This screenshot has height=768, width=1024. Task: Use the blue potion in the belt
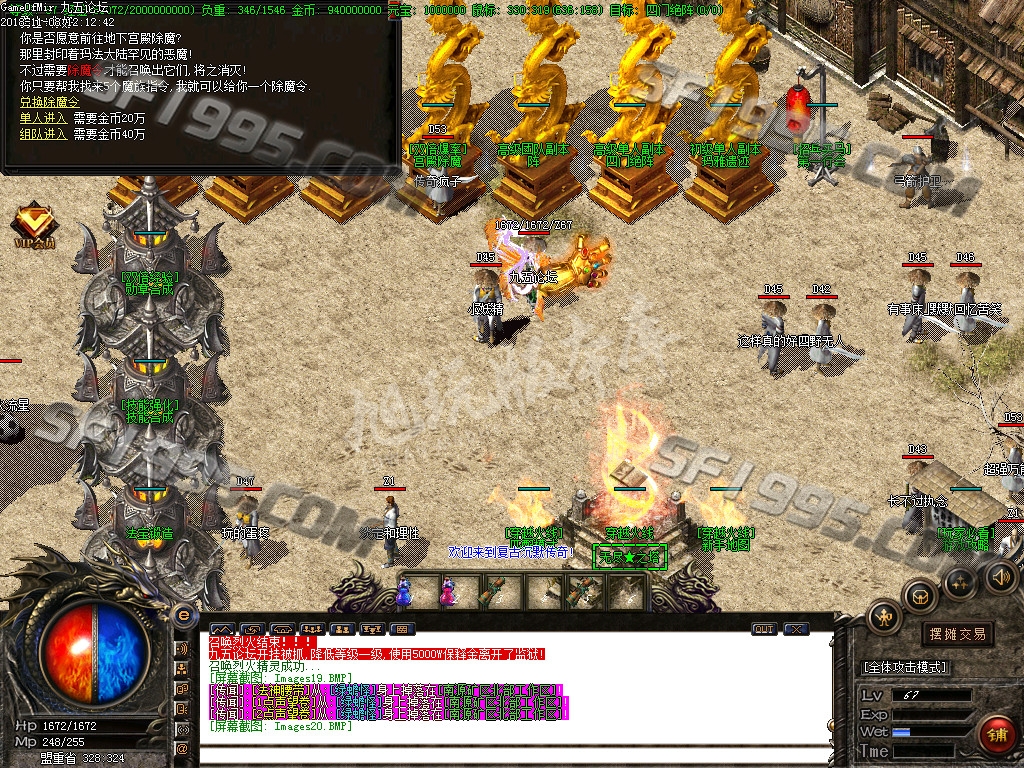404,592
